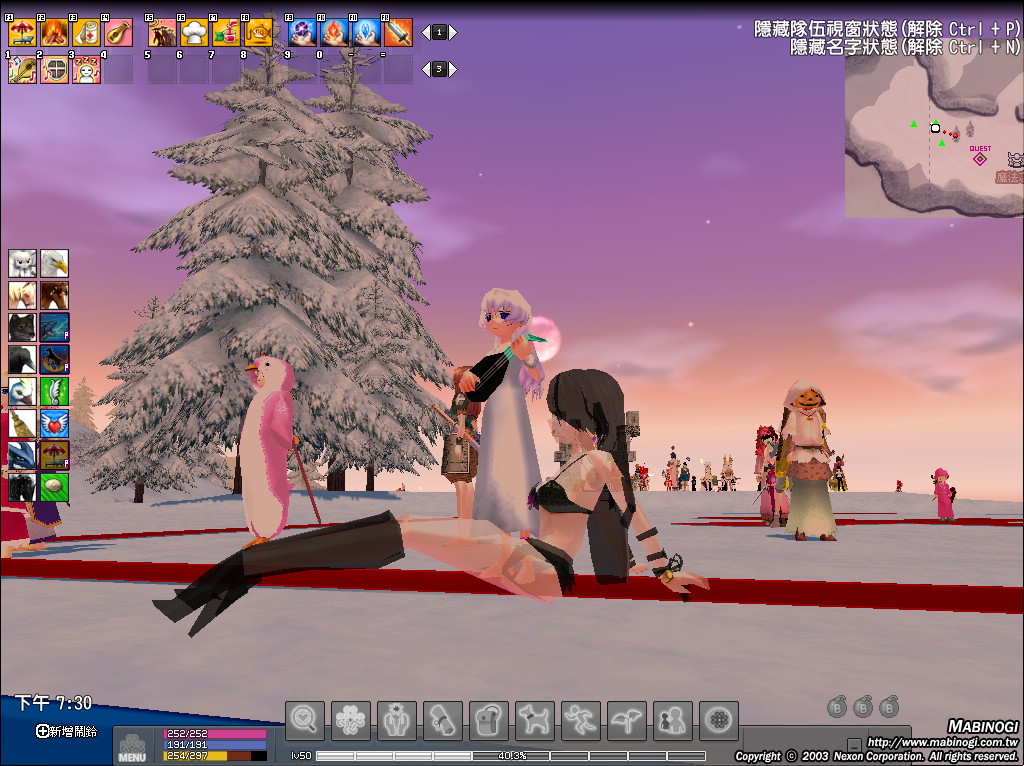Select the sleeping snowman ZZZ icon
Image resolution: width=1024 pixels, height=766 pixels.
pos(86,70)
